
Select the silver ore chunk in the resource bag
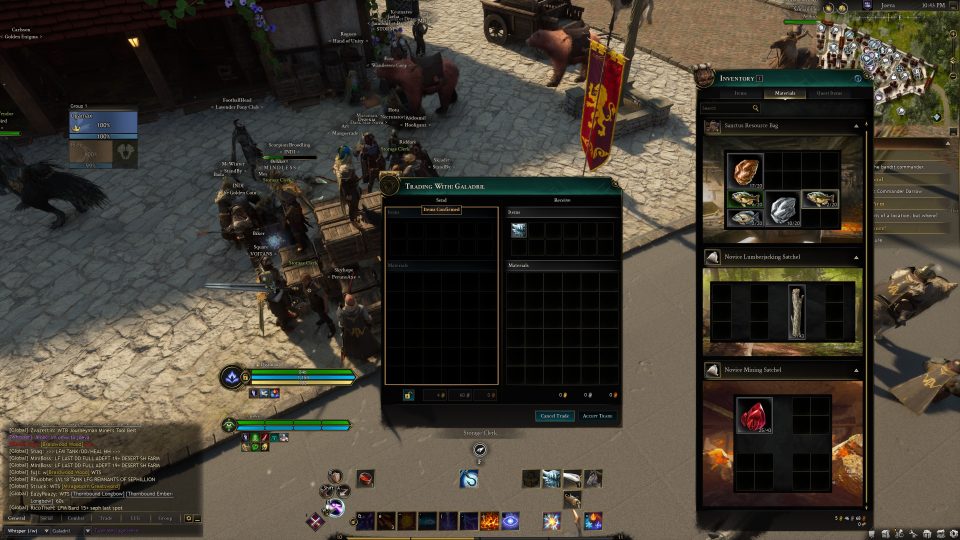(x=781, y=209)
